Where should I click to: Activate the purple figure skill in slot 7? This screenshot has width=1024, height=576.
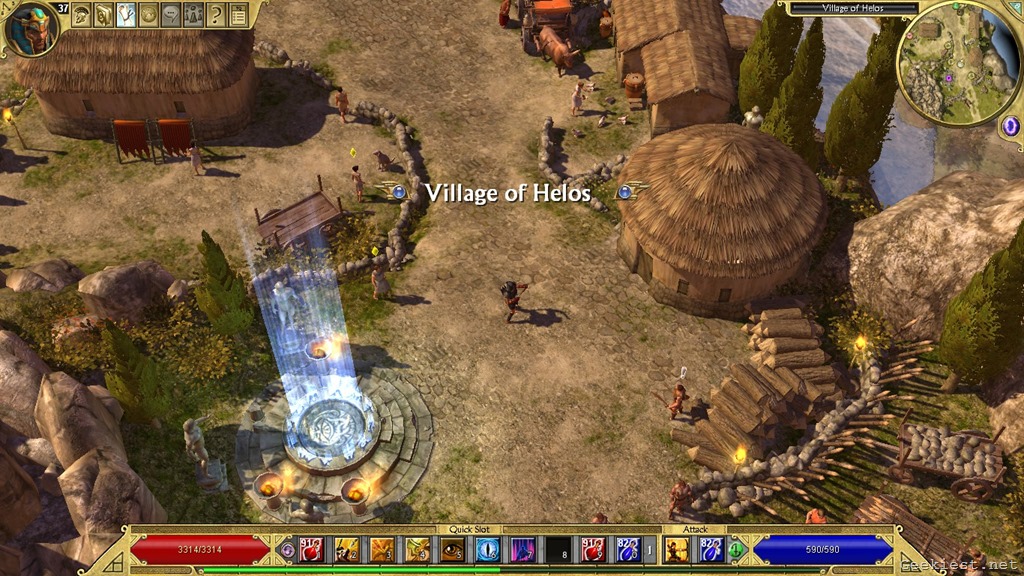click(x=522, y=548)
